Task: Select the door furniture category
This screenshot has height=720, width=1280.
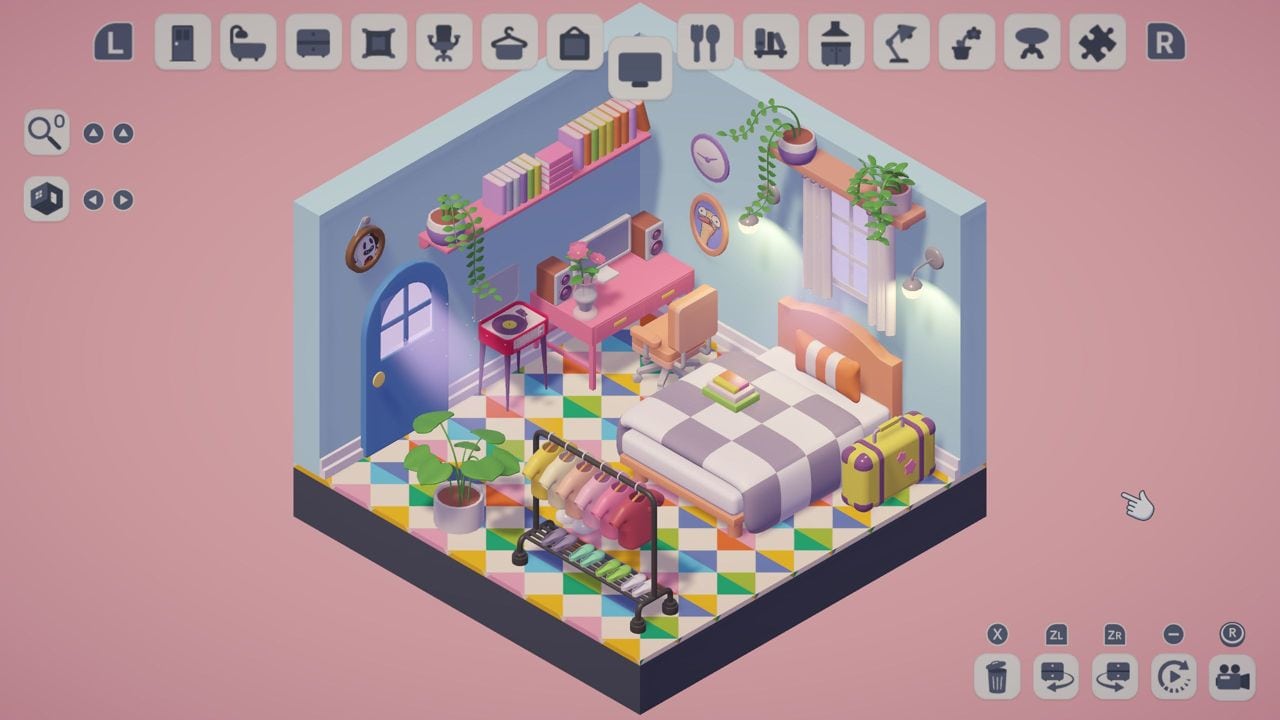Action: point(183,44)
